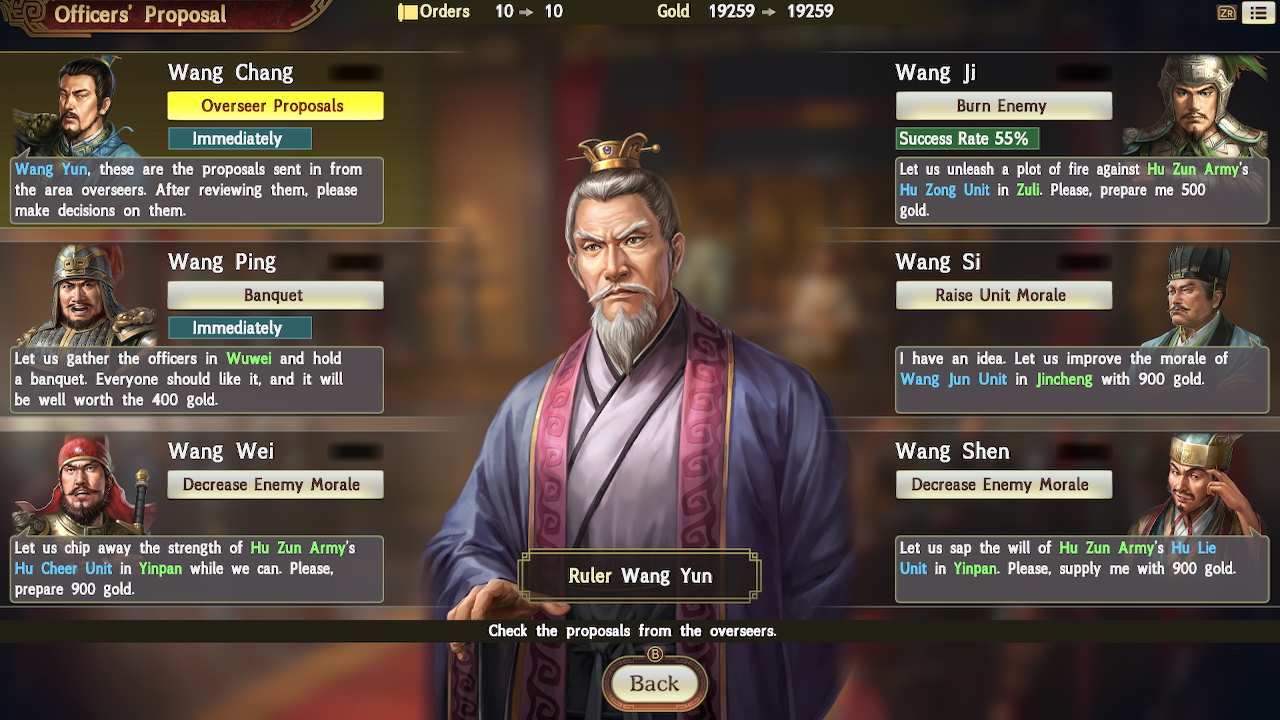1280x720 pixels.
Task: Approve the Burn Enemy plot
Action: (x=1004, y=105)
